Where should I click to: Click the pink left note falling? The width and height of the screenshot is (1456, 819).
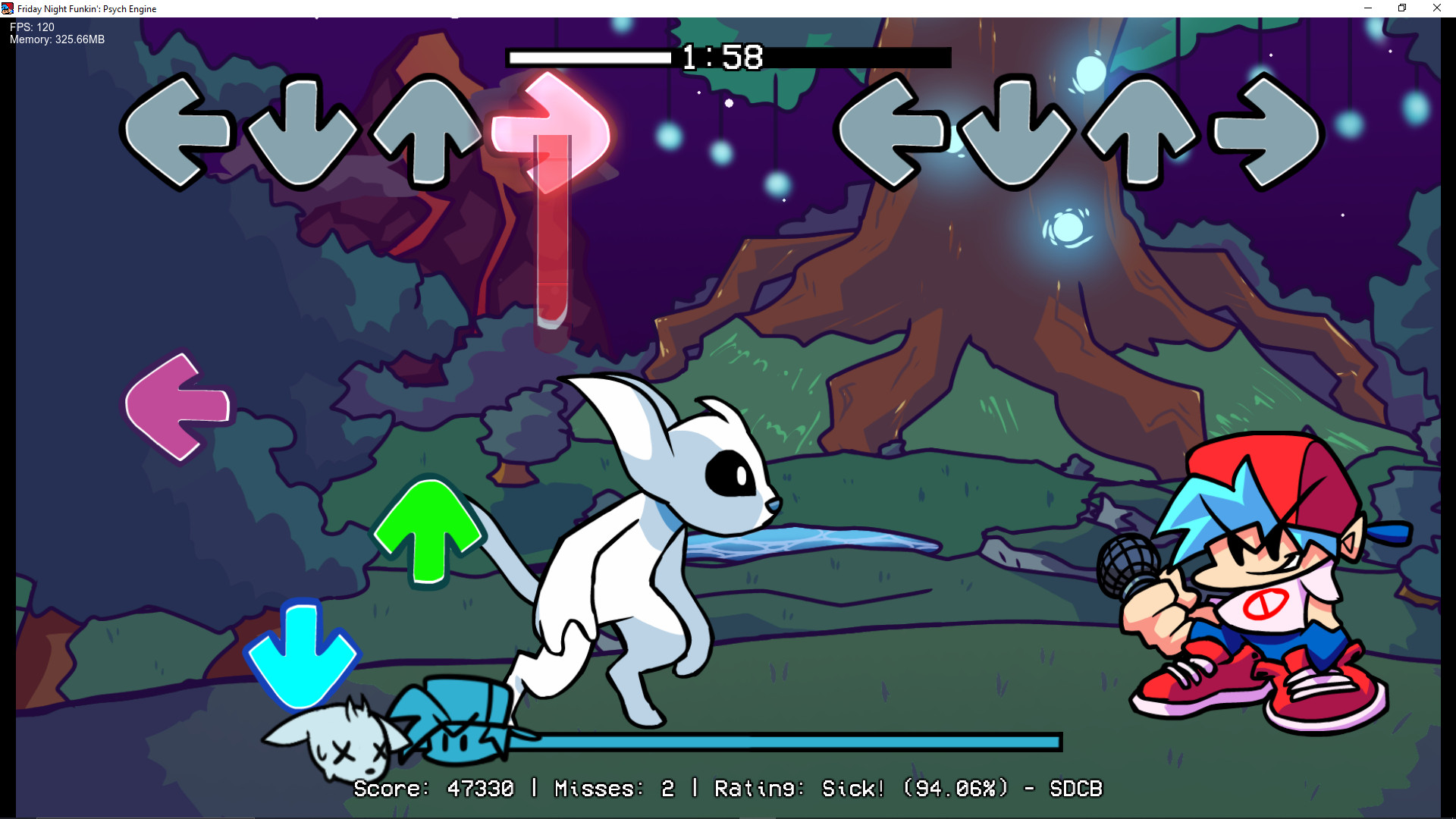tap(178, 406)
